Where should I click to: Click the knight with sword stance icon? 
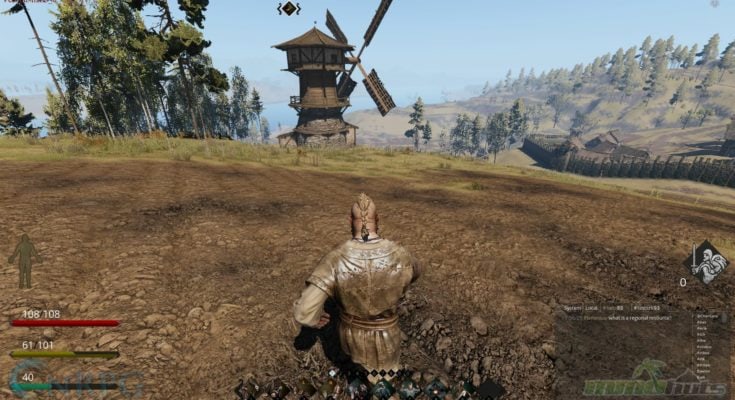coord(706,263)
